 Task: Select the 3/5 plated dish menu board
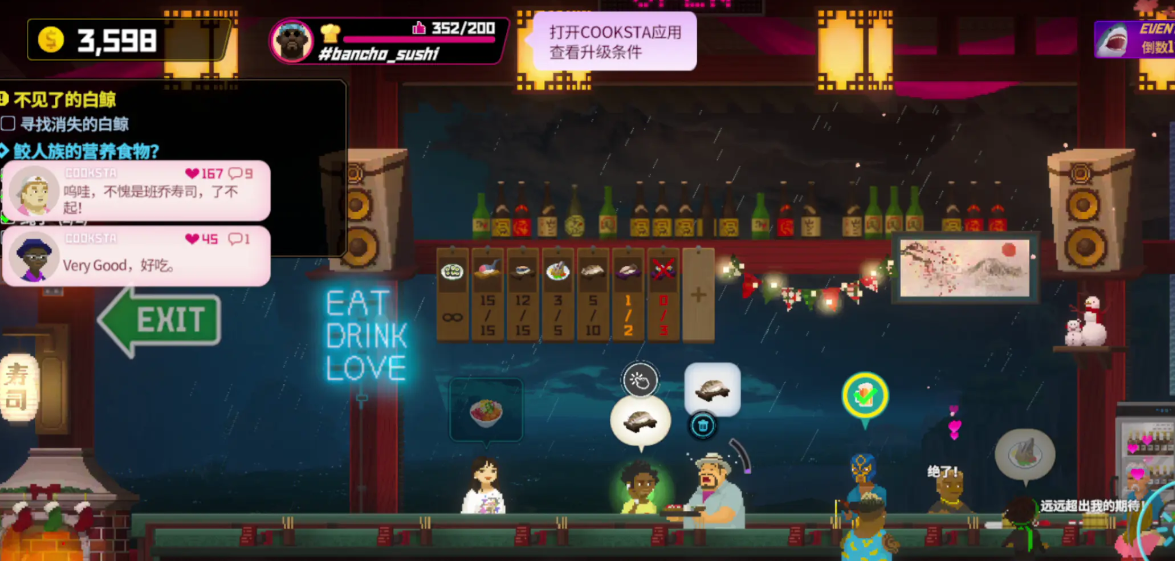pyautogui.click(x=558, y=295)
